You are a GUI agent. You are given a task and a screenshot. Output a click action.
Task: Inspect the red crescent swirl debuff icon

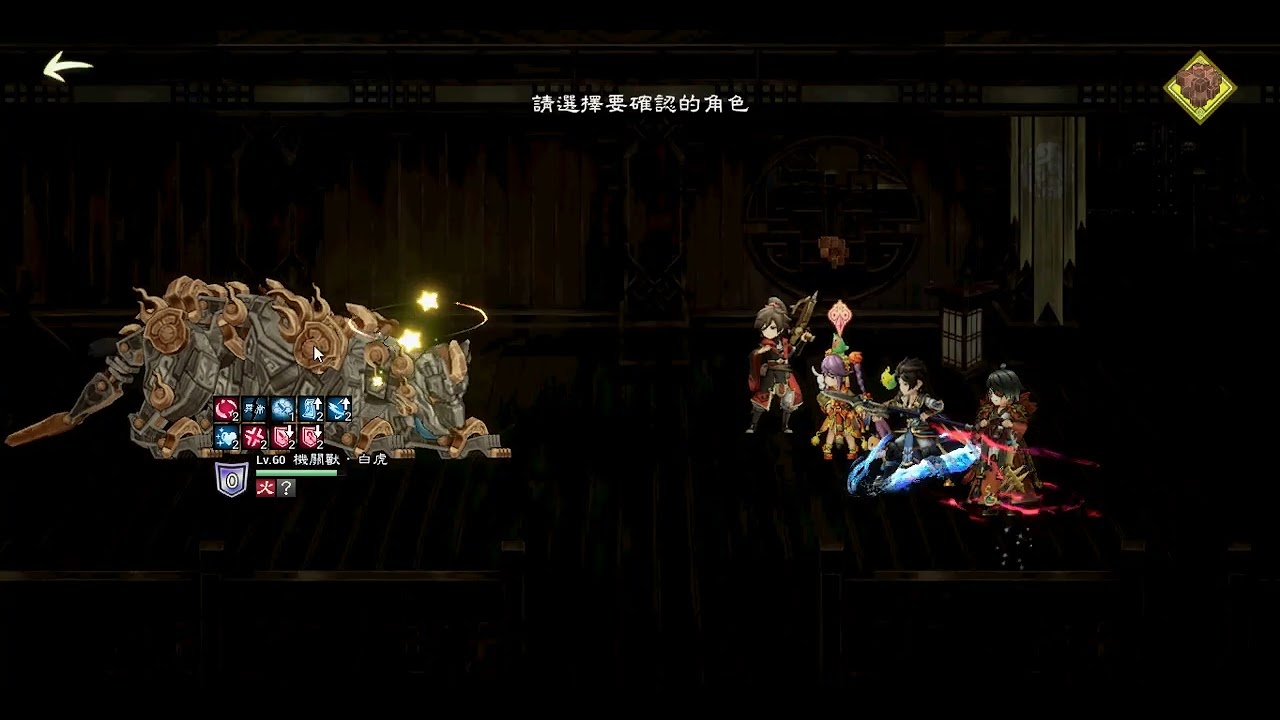(226, 409)
